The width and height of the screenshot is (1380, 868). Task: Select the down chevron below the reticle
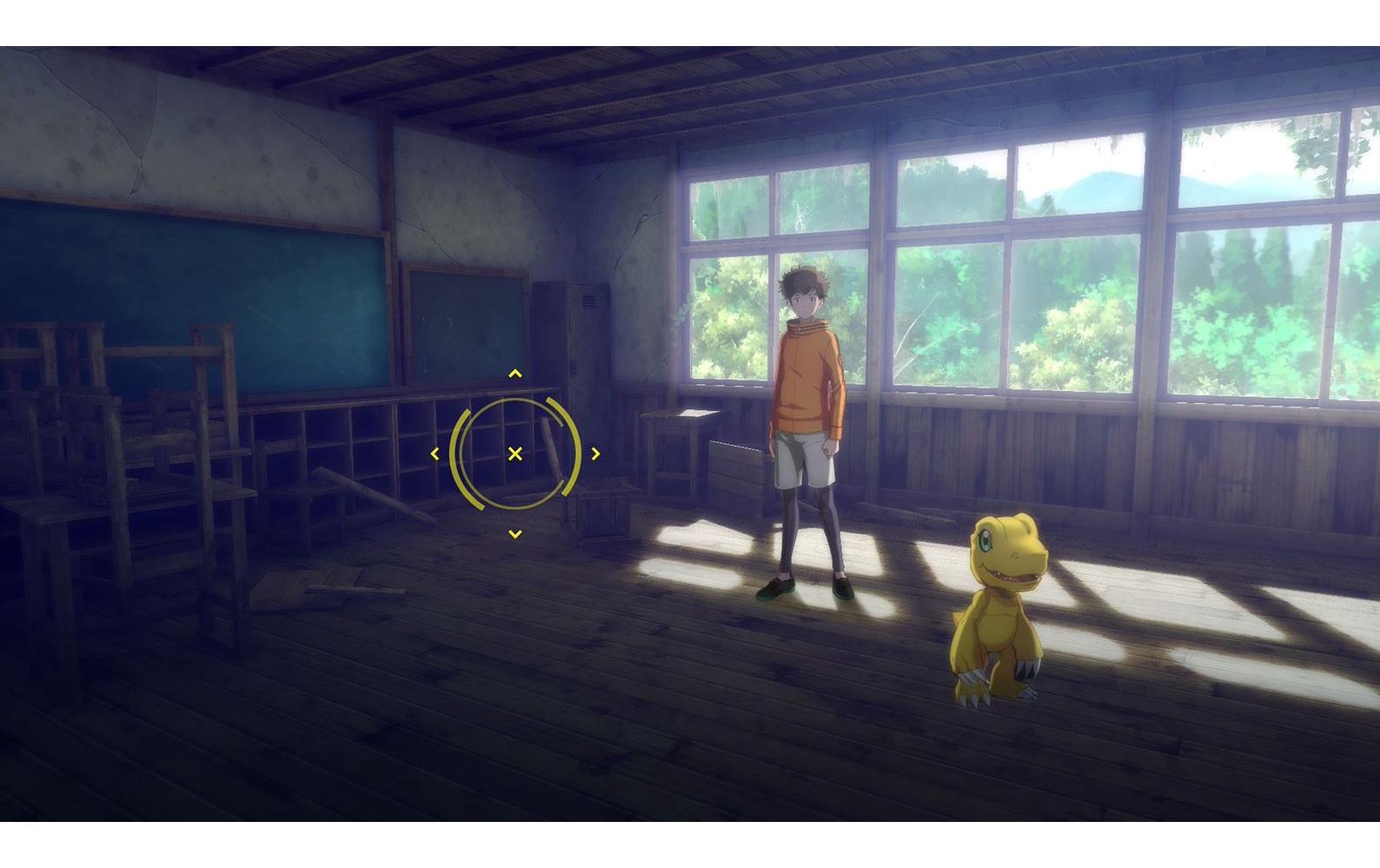point(514,531)
